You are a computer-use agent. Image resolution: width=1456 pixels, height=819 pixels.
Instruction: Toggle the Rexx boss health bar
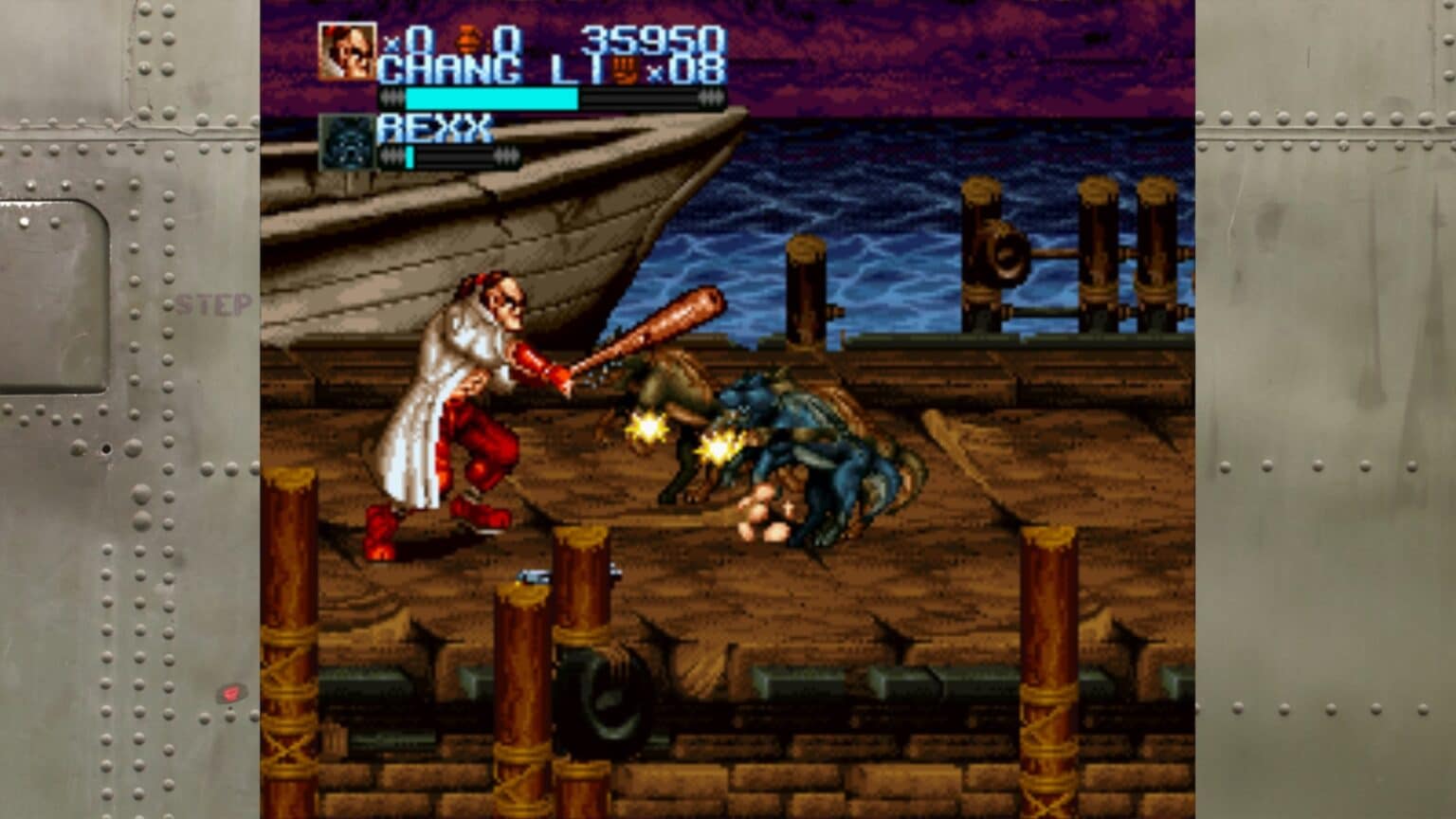point(446,155)
